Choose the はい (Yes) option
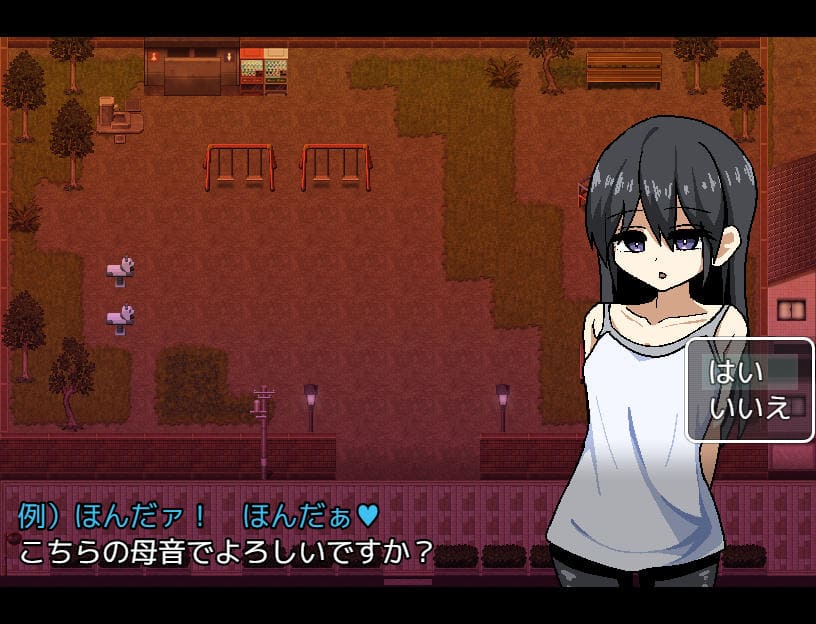This screenshot has width=816, height=624. click(x=736, y=373)
